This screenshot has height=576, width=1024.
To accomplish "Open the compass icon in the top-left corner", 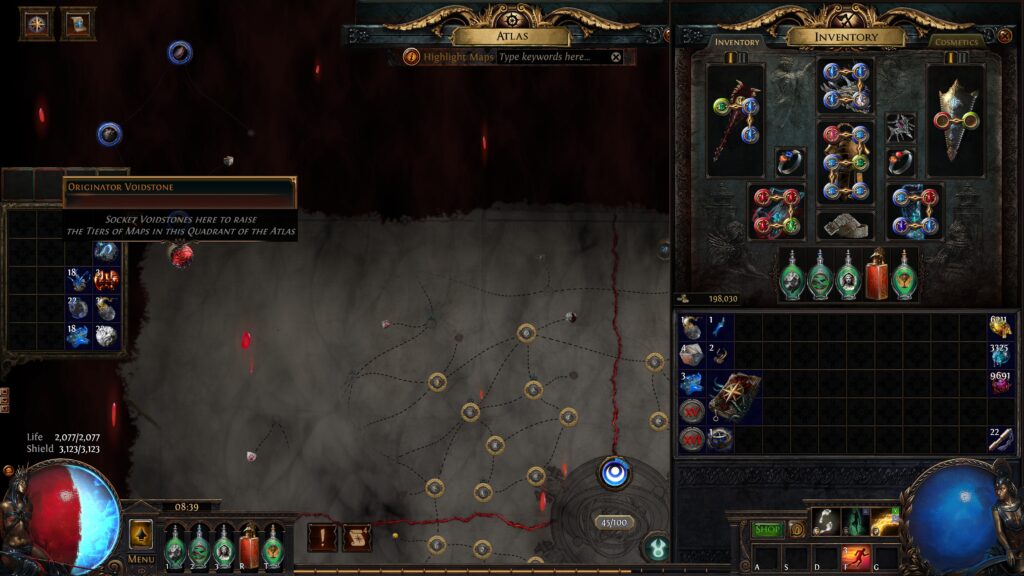I will pyautogui.click(x=36, y=24).
